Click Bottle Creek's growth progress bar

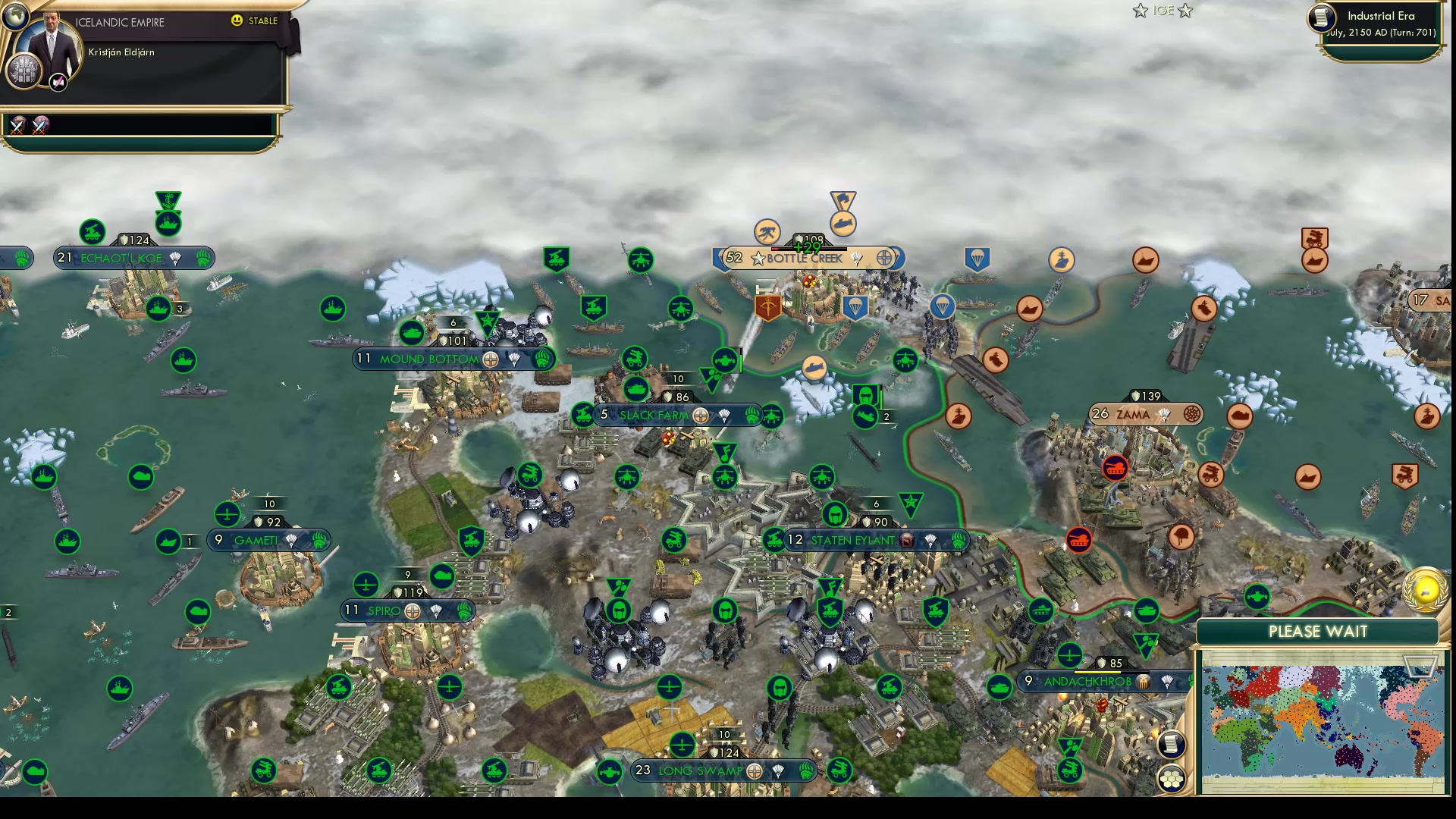click(x=808, y=249)
